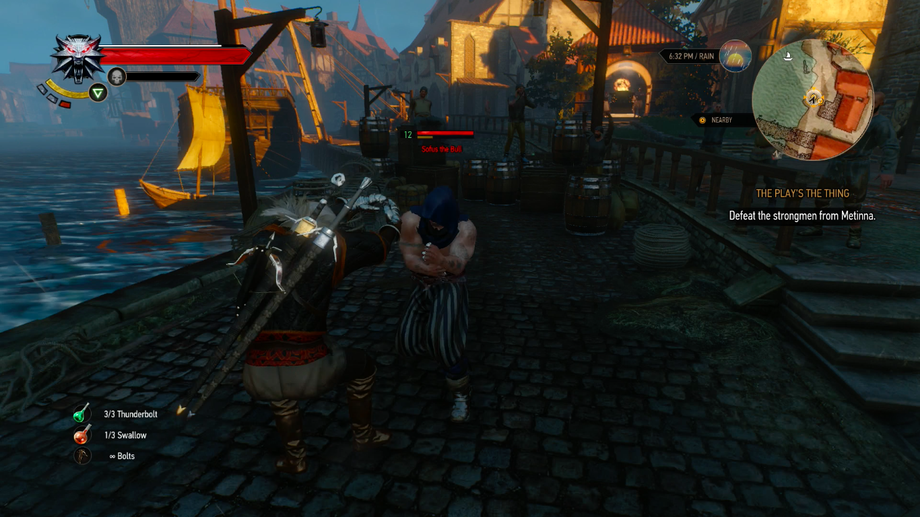Image resolution: width=920 pixels, height=517 pixels.
Task: Click the Nearby tracker label
Action: tap(722, 120)
